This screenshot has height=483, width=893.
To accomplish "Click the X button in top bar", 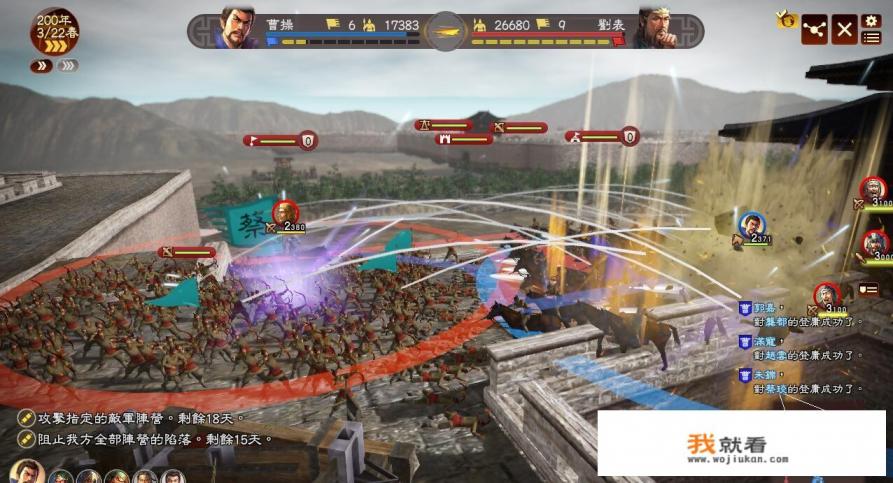I will (x=845, y=30).
